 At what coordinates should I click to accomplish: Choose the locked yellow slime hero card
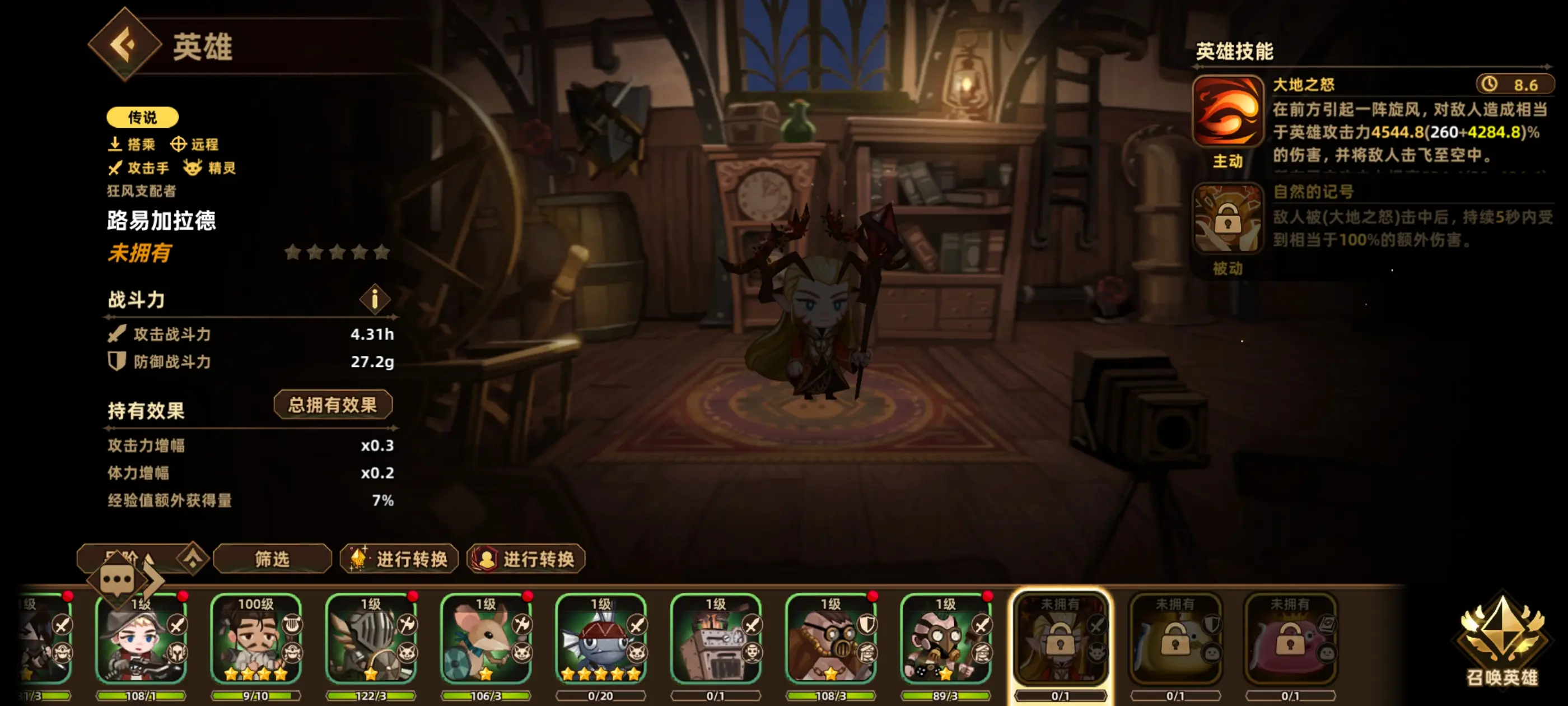[1175, 640]
